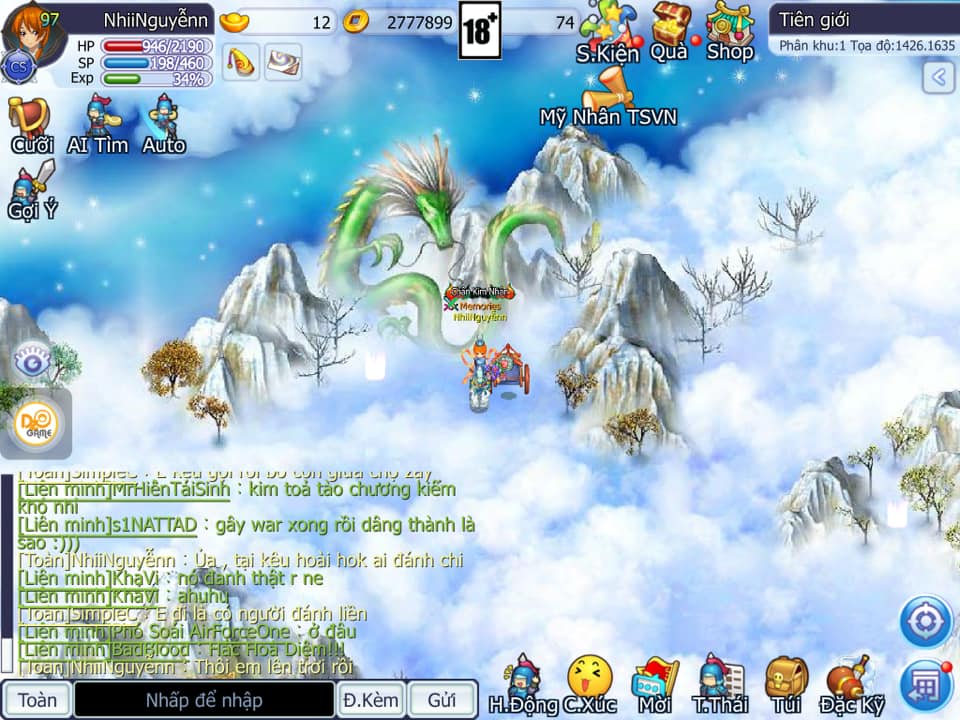Open the AI Tìm search feature

[x=98, y=125]
